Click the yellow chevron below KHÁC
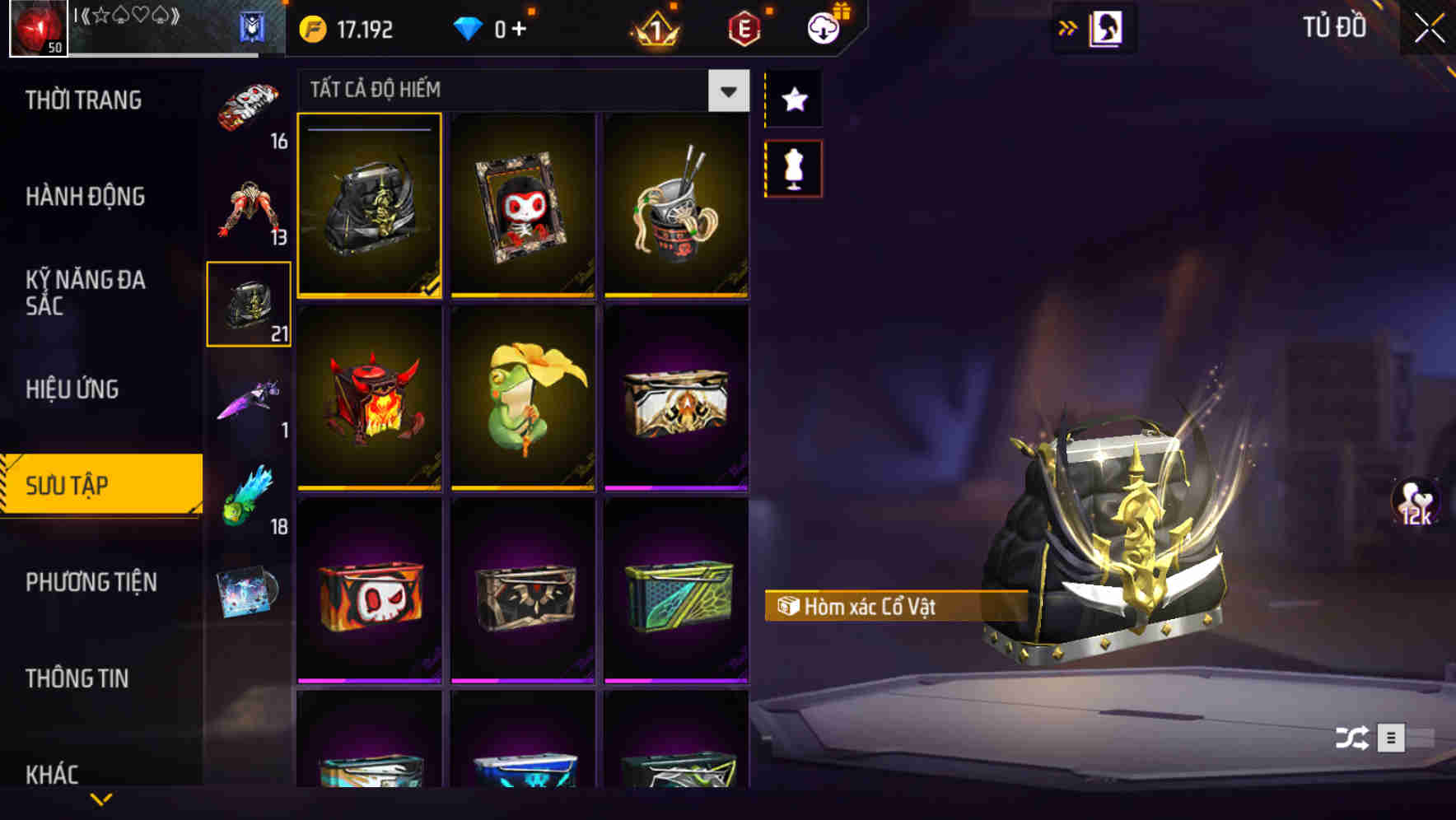 coord(102,797)
